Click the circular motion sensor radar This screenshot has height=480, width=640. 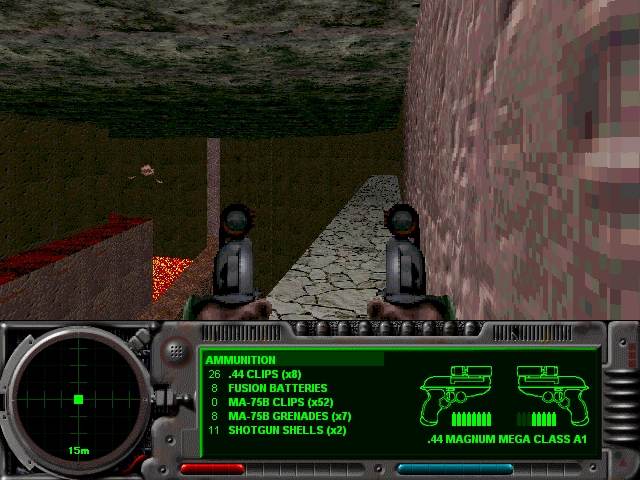coord(78,399)
